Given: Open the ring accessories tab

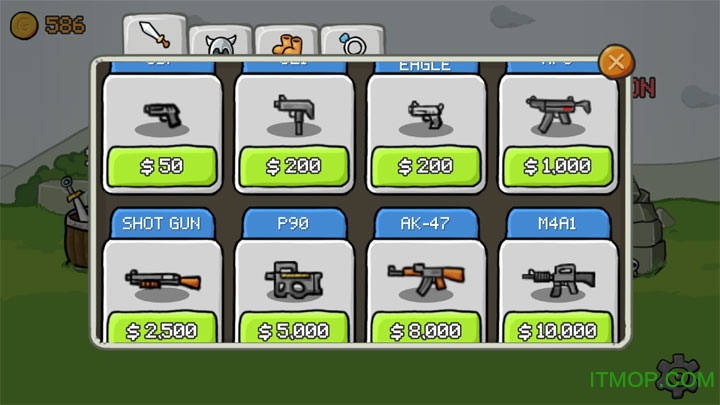Looking at the screenshot, I should click(x=352, y=44).
